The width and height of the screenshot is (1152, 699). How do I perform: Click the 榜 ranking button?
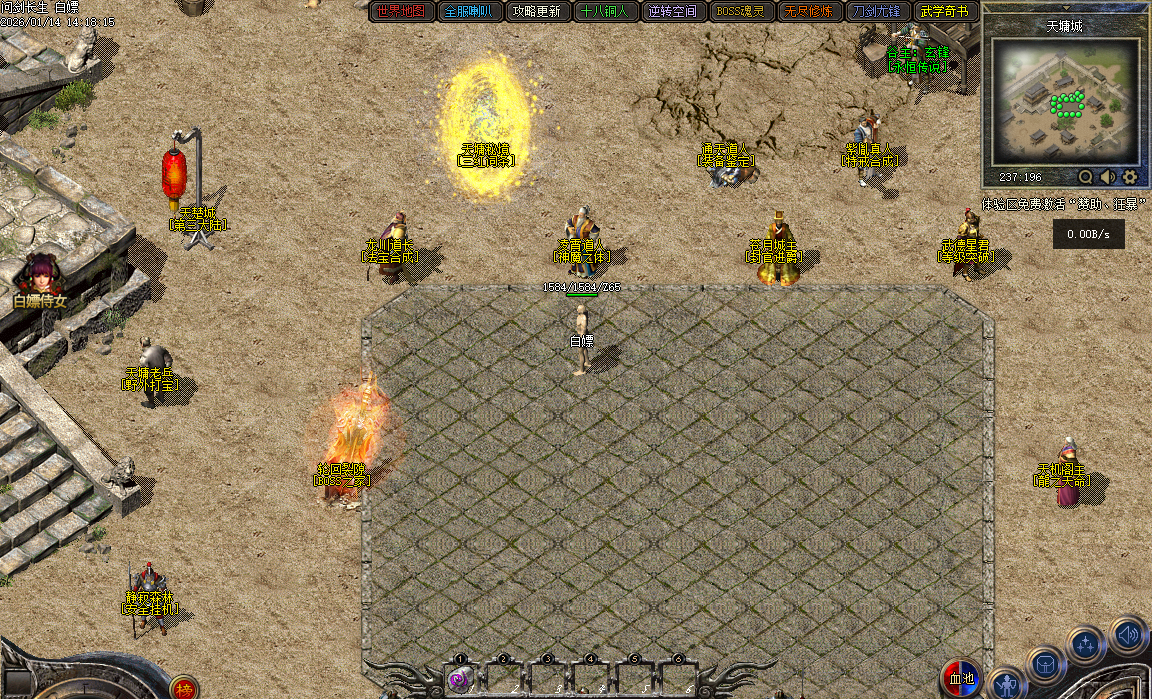point(183,688)
